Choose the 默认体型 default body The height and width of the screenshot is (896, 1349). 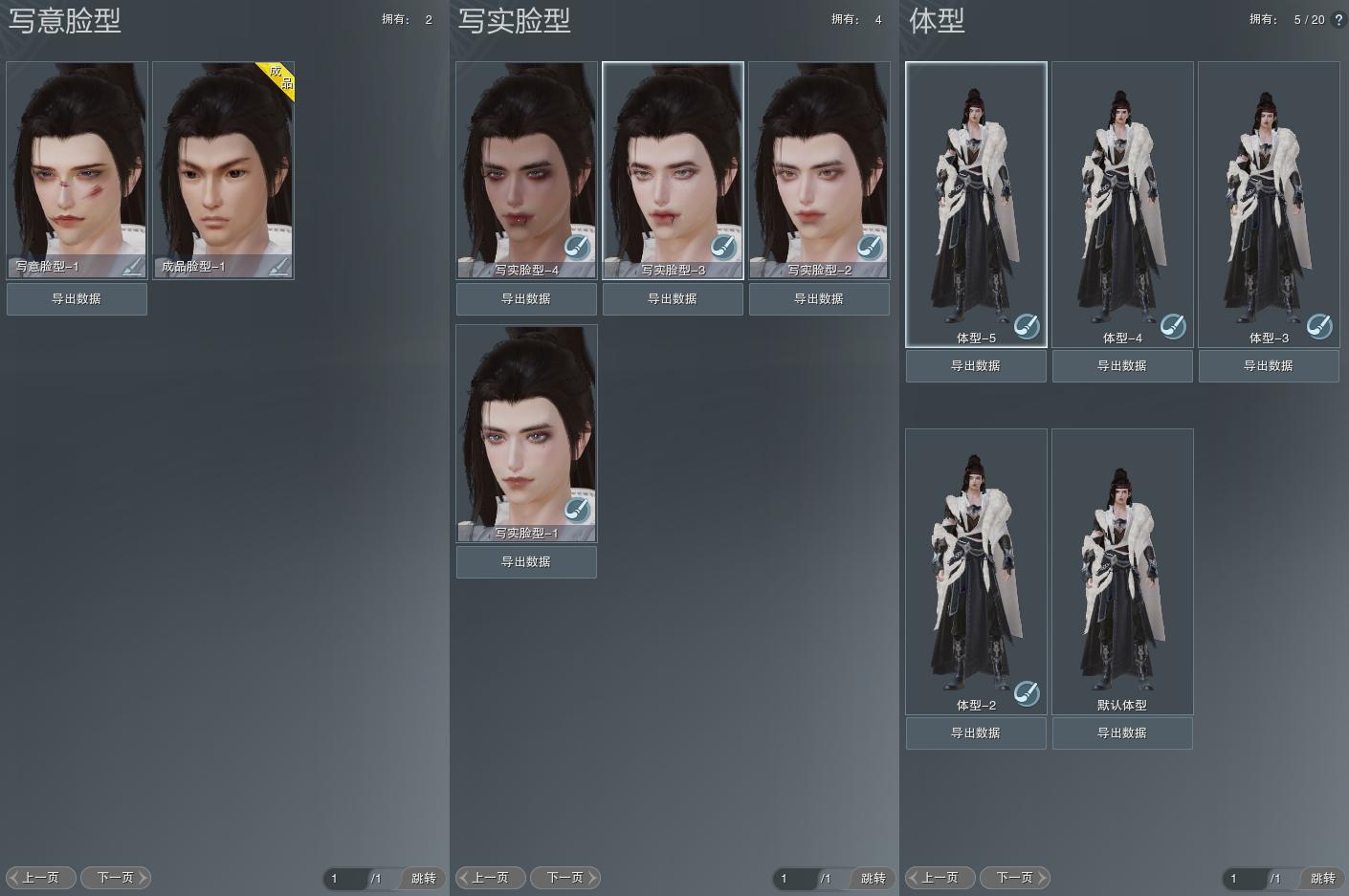coord(1122,569)
